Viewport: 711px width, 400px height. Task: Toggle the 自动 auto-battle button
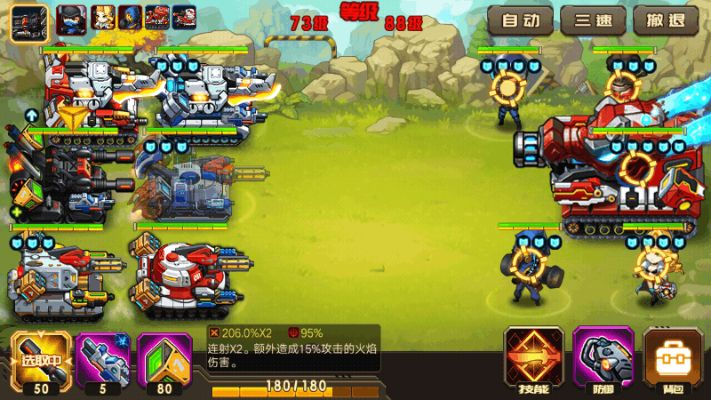521,20
